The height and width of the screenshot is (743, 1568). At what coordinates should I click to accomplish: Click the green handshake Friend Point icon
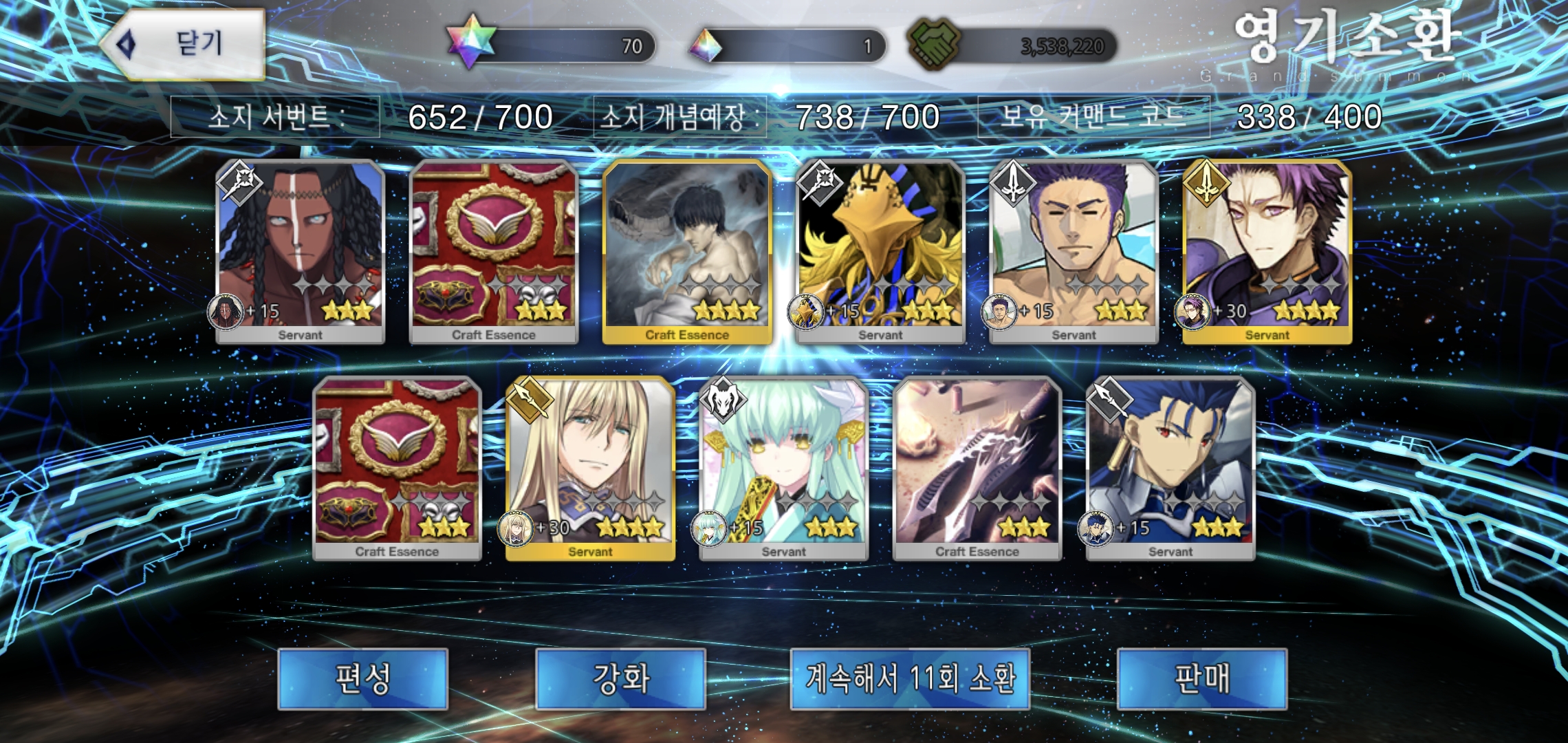pos(934,44)
